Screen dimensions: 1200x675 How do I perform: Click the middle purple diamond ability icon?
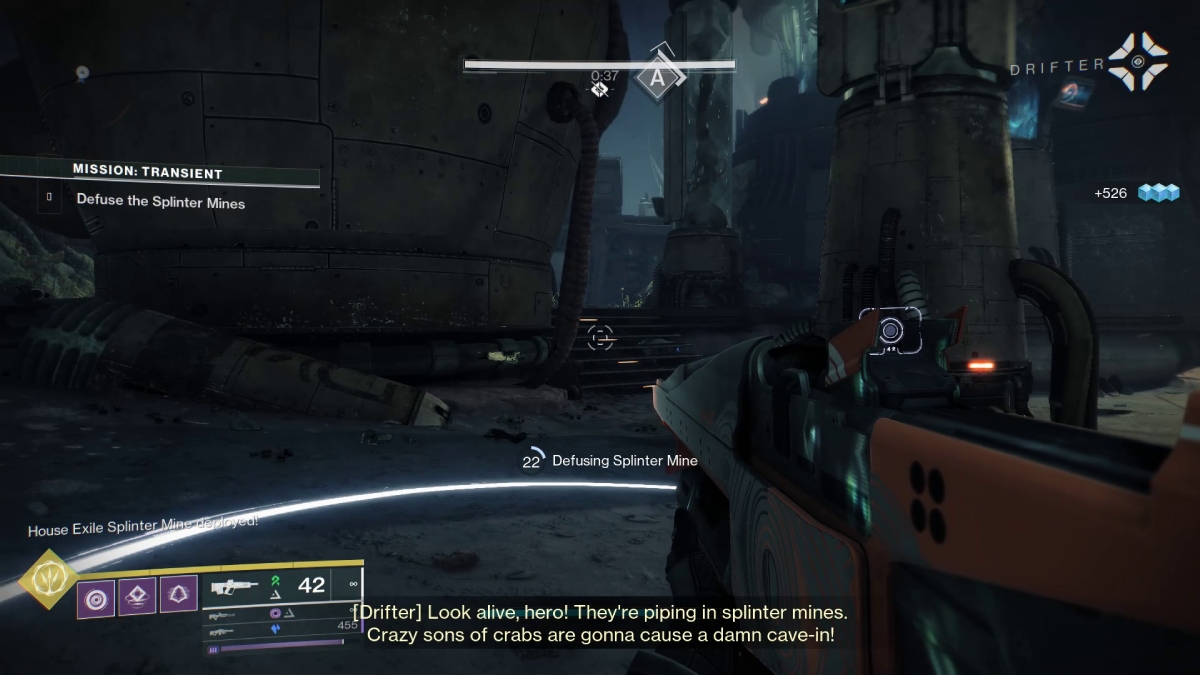[138, 597]
